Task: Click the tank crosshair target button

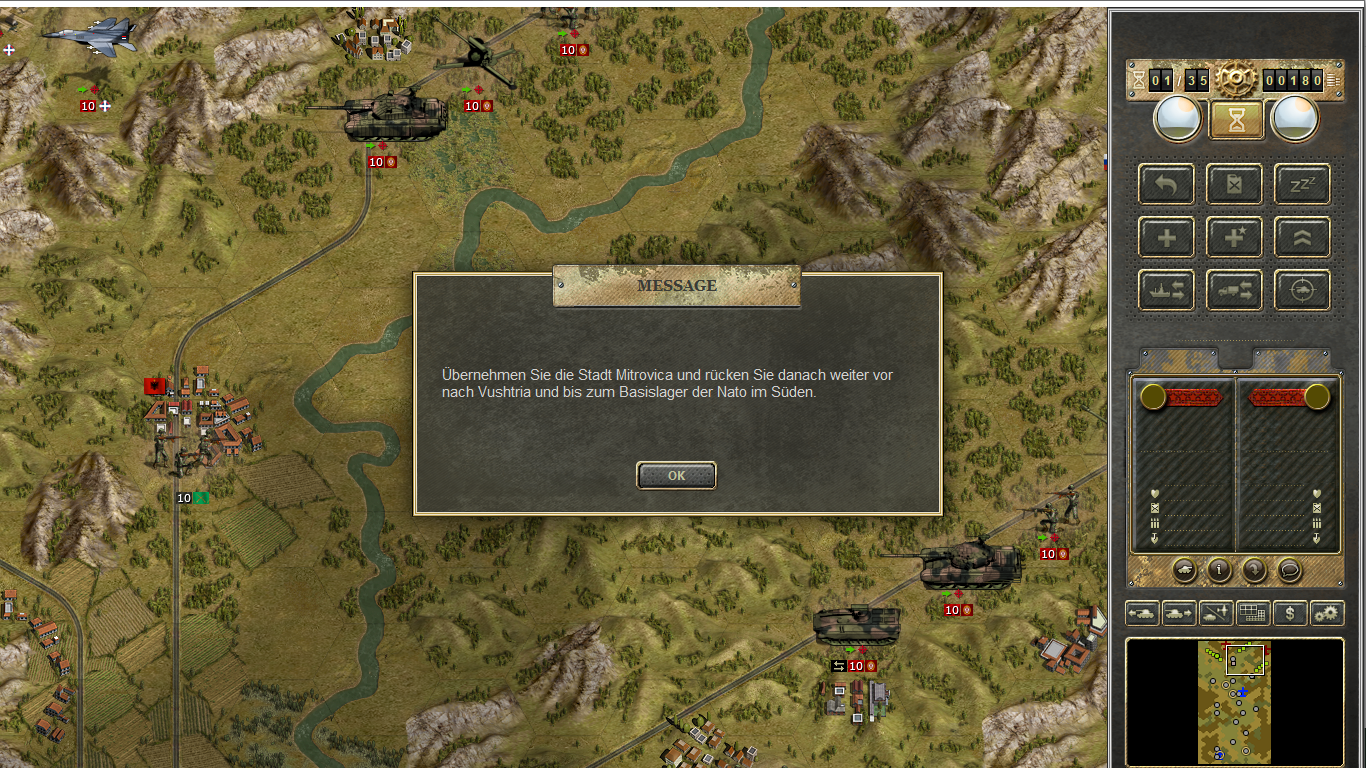Action: 1302,291
